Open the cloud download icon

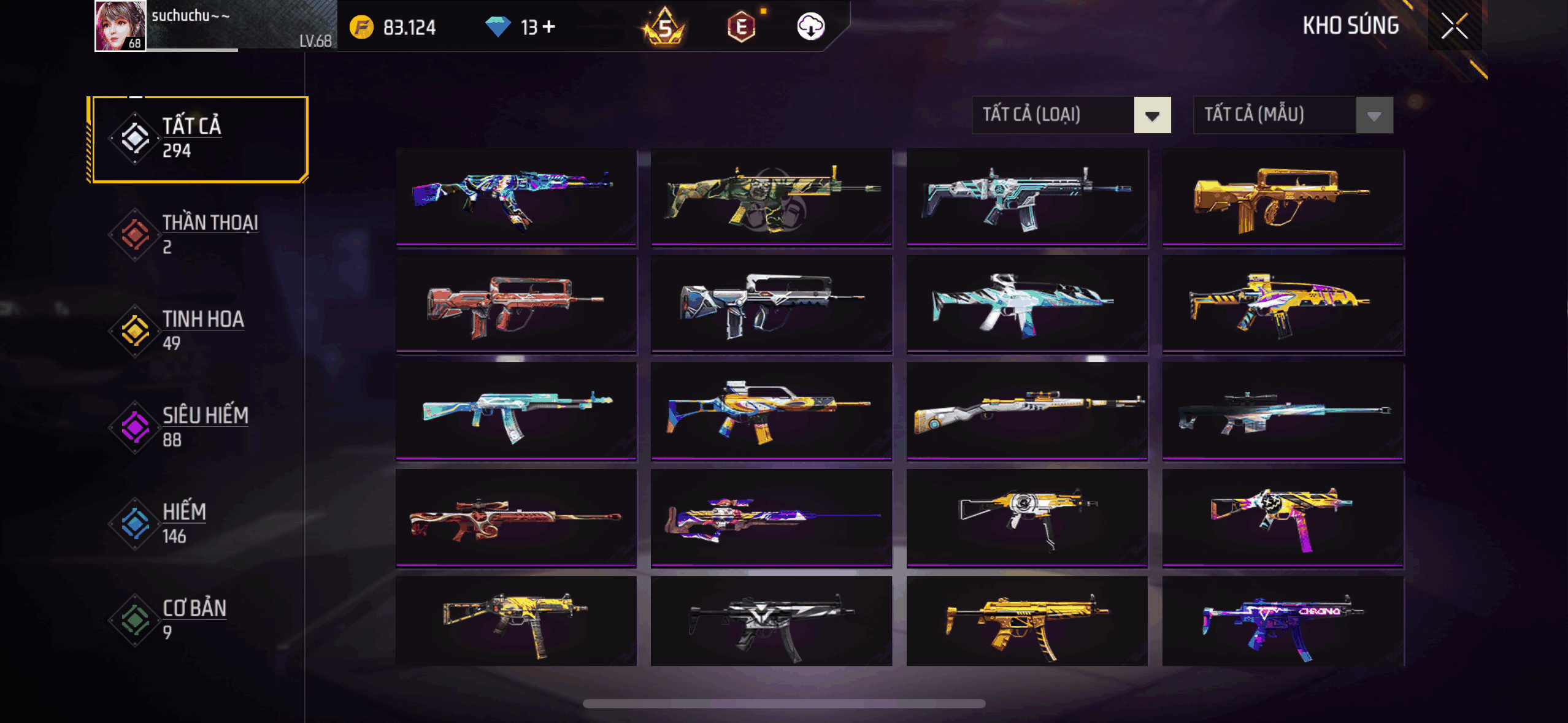pos(810,26)
